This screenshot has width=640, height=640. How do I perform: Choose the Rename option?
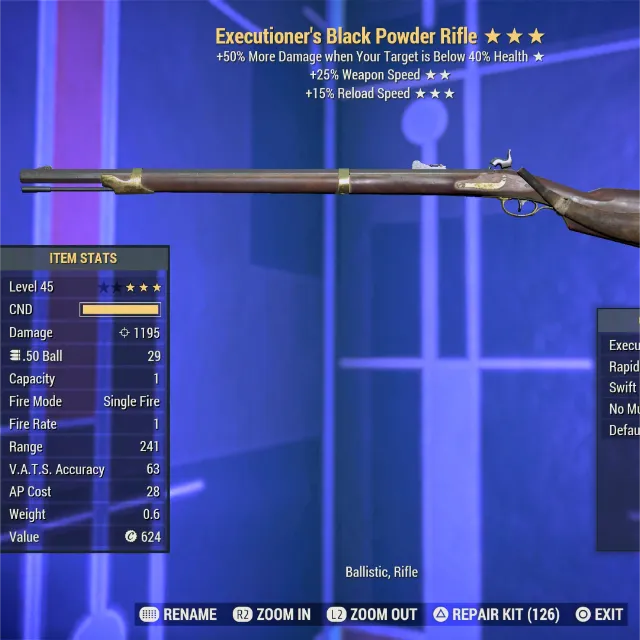tap(179, 614)
